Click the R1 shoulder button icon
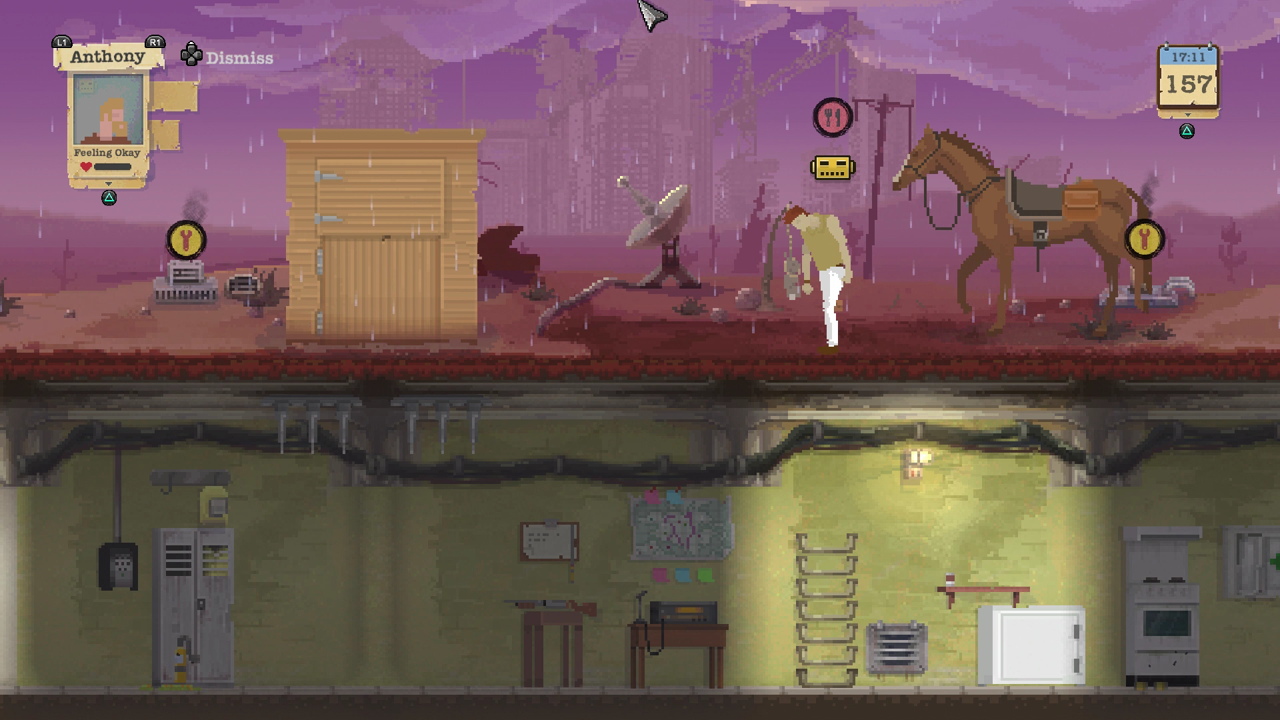 pos(154,43)
